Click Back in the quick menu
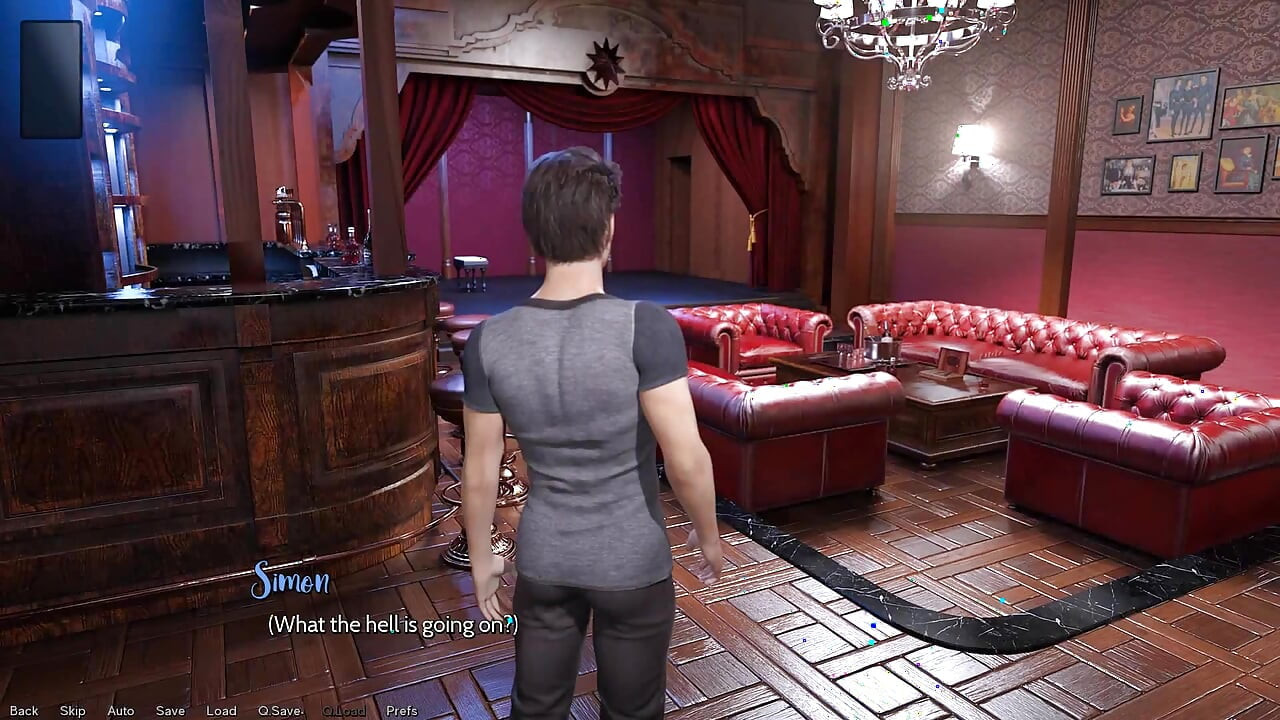The height and width of the screenshot is (720, 1280). pos(24,711)
